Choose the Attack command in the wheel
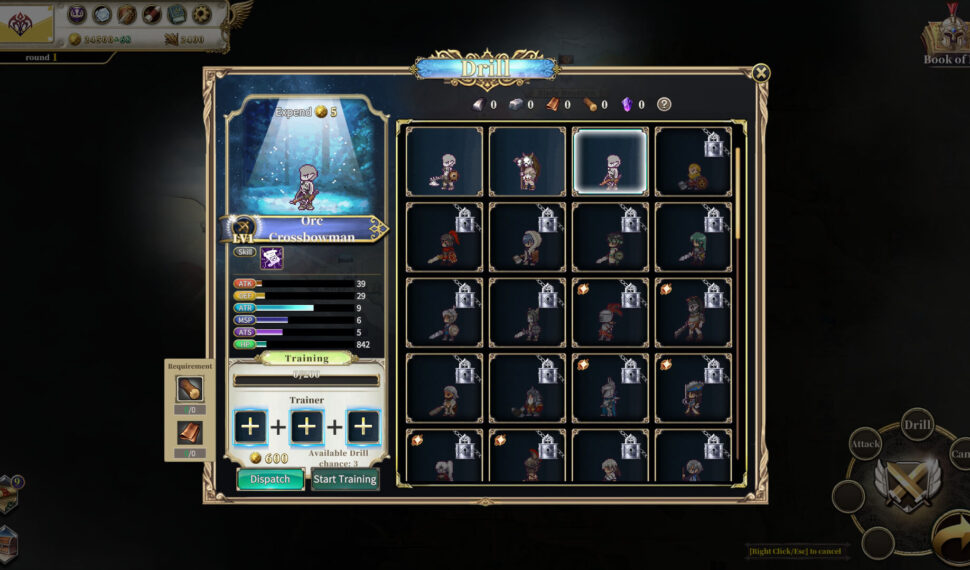970x570 pixels. (x=865, y=443)
